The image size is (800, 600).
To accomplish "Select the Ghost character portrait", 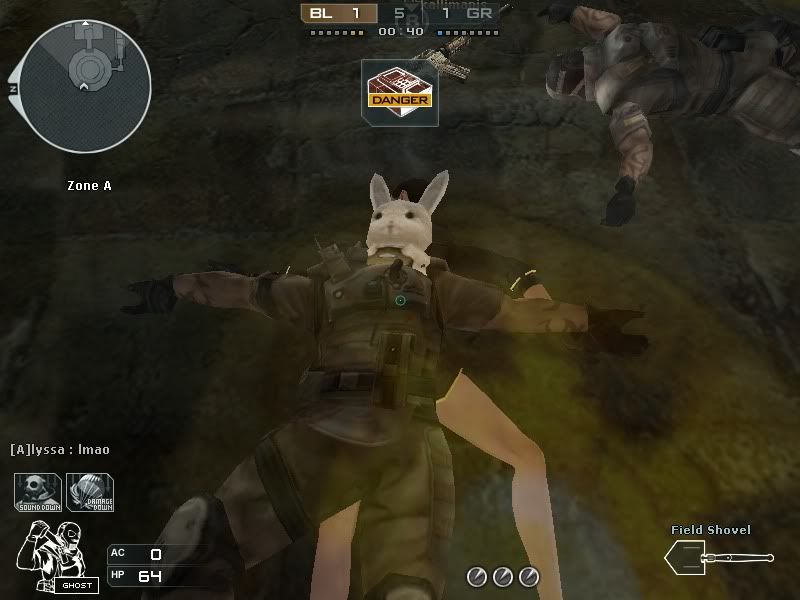I will click(58, 554).
